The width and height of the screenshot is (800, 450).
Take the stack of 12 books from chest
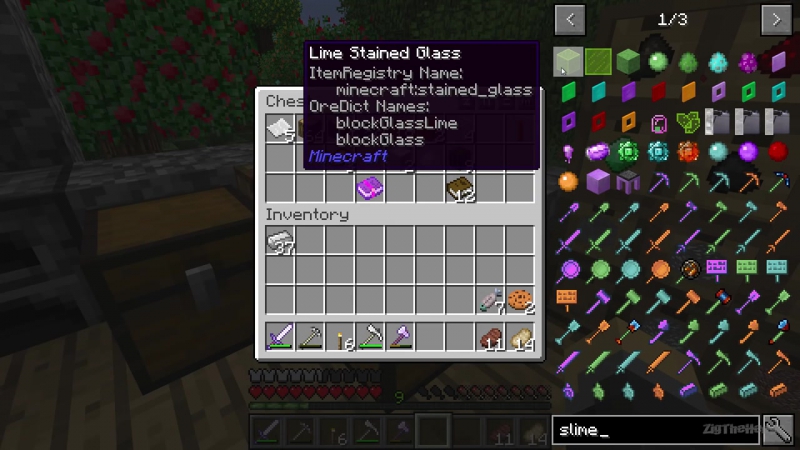460,186
